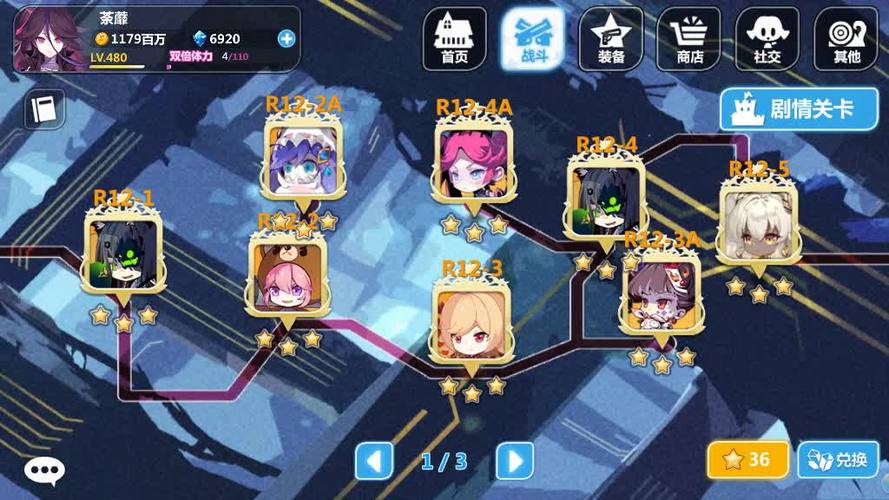Image resolution: width=889 pixels, height=500 pixels.
Task: Select stage R12-2A
Action: 303,158
